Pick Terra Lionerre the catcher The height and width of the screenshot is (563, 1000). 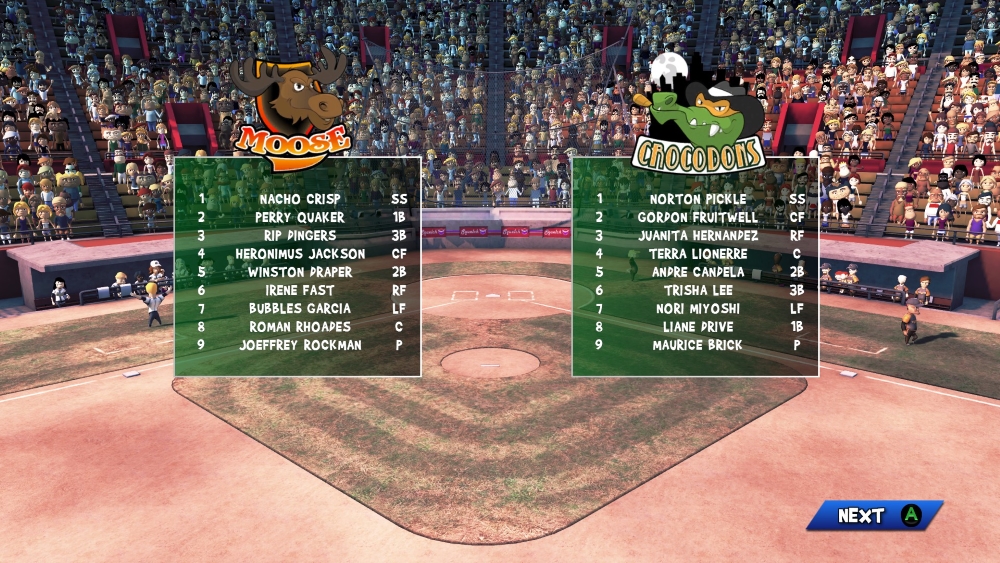click(698, 254)
